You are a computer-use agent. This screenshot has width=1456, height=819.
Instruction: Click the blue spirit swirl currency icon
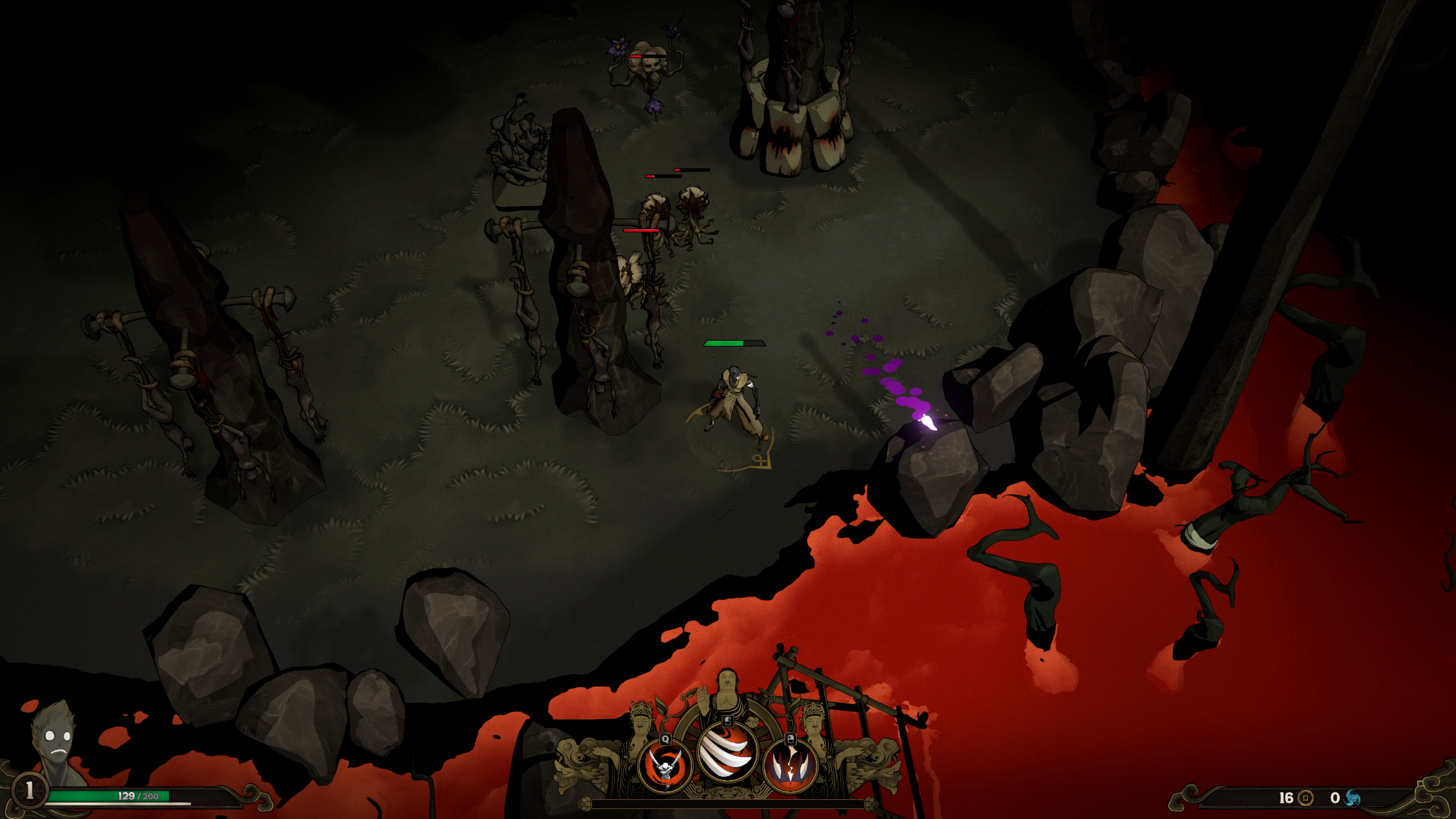pos(1352,798)
